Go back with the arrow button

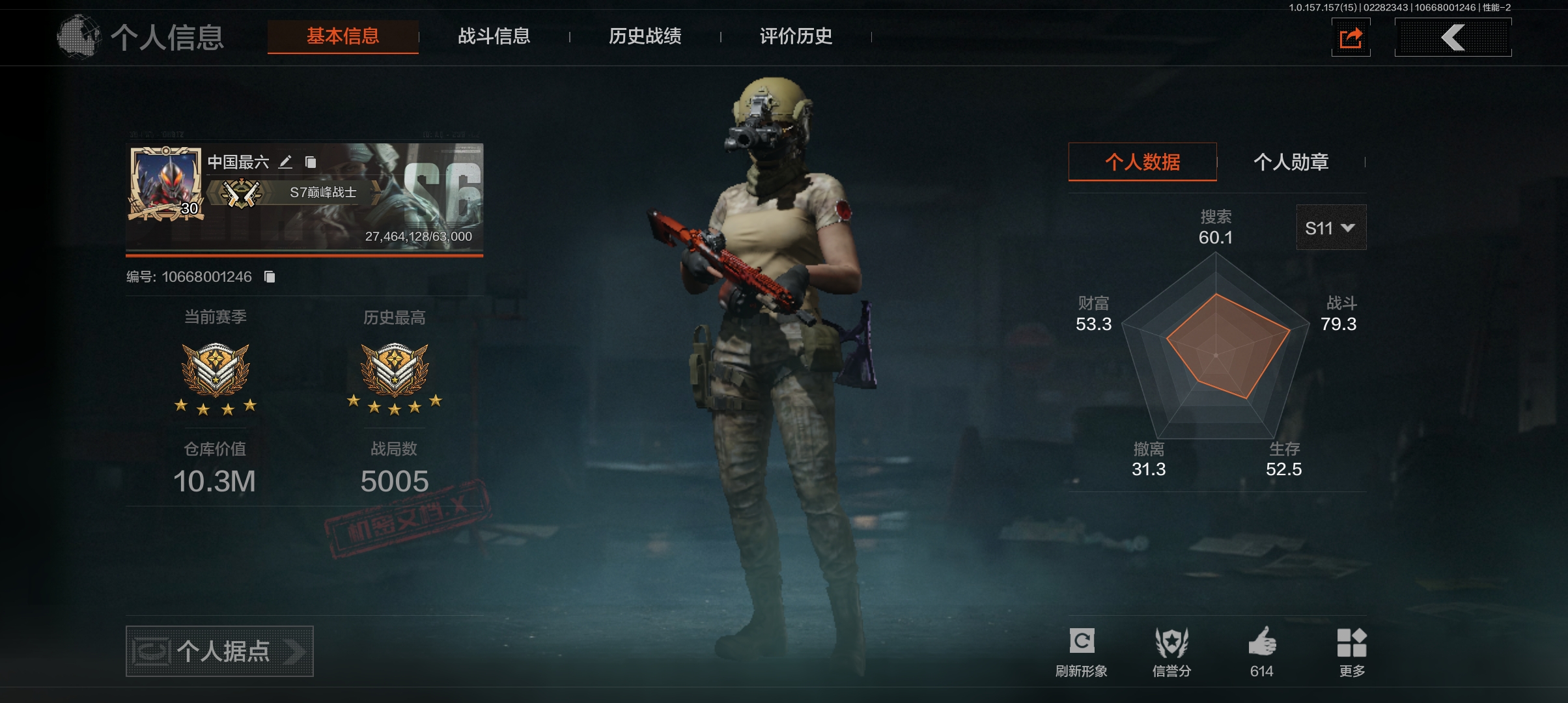point(1453,38)
